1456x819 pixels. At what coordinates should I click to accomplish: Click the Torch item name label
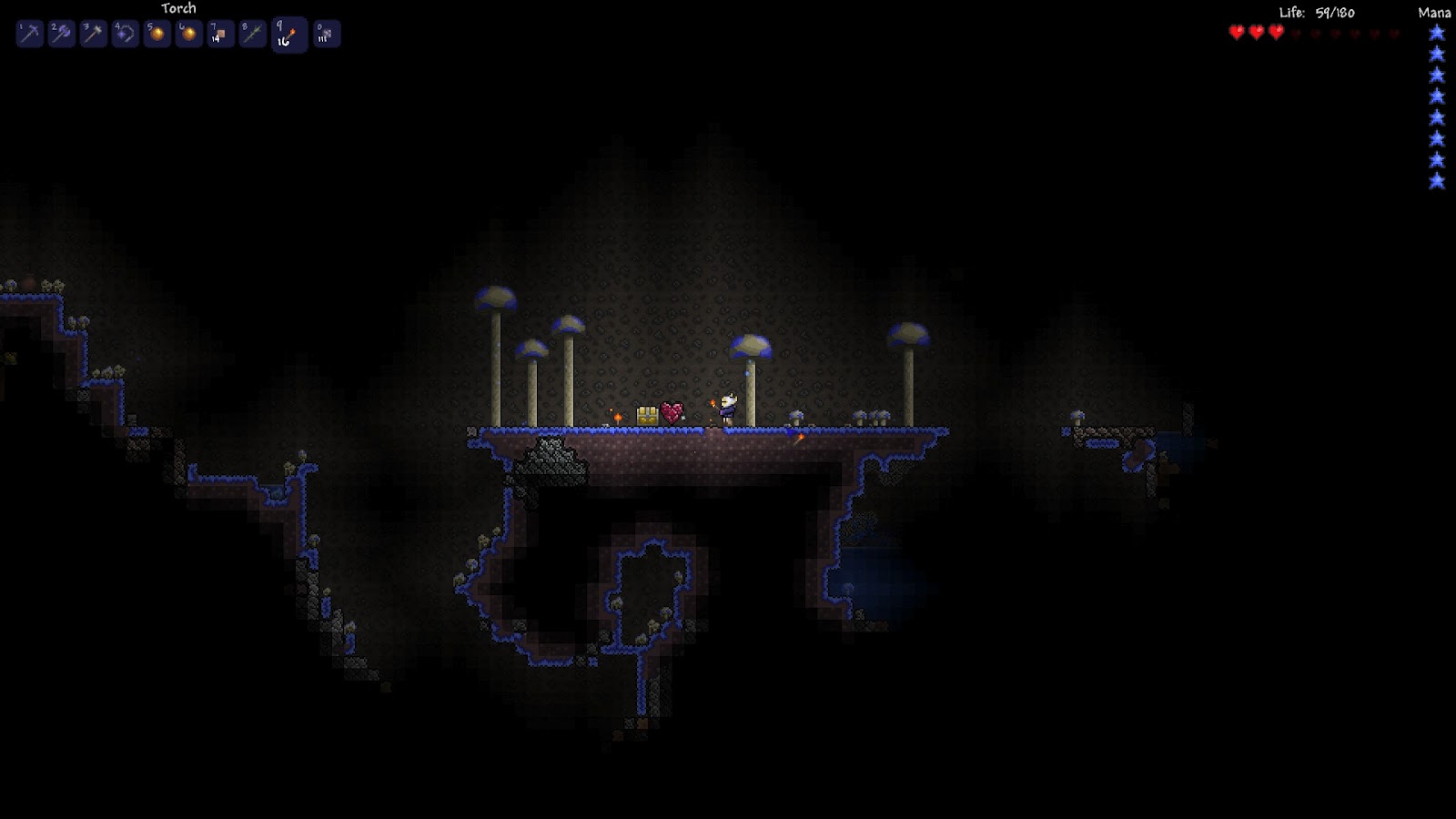click(179, 7)
